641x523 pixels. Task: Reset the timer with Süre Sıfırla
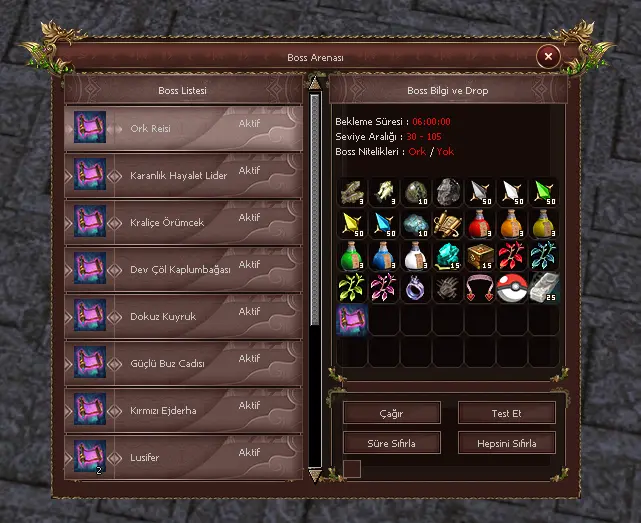coord(392,442)
